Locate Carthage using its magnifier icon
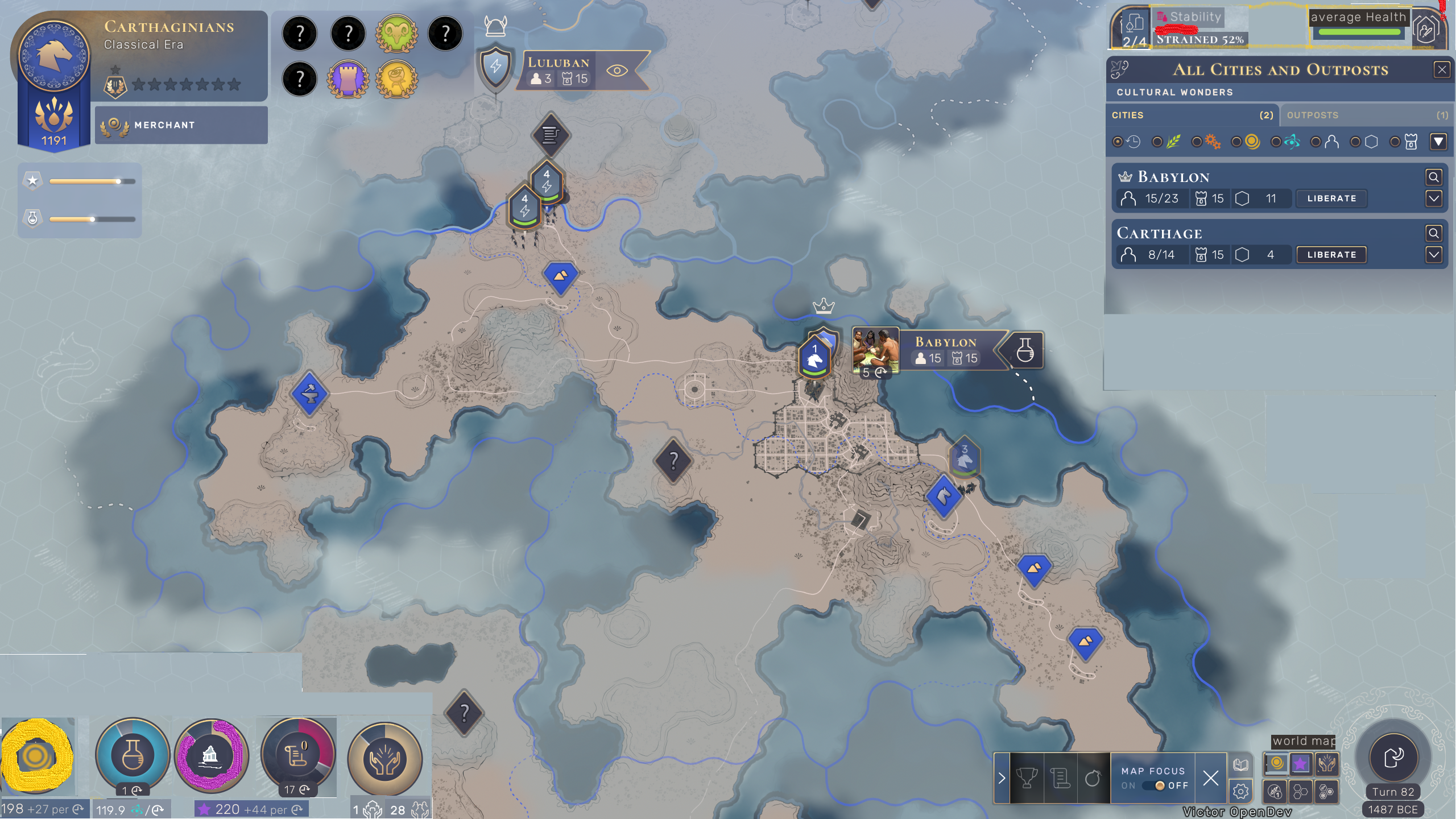The image size is (1456, 819). 1433,233
